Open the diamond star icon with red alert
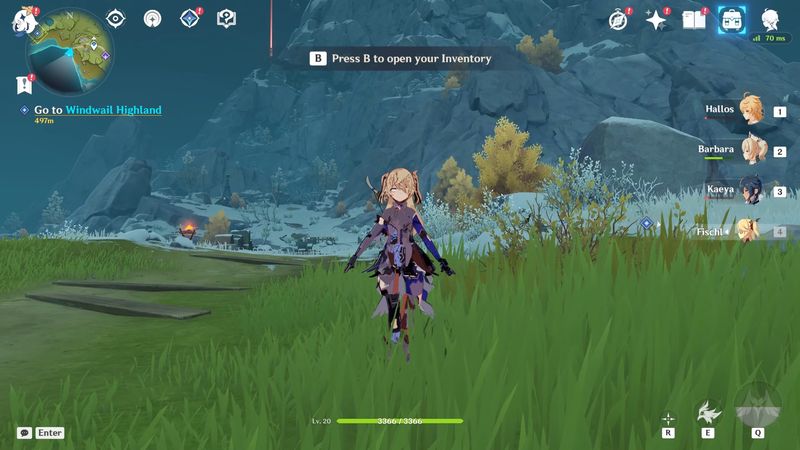 coord(189,18)
